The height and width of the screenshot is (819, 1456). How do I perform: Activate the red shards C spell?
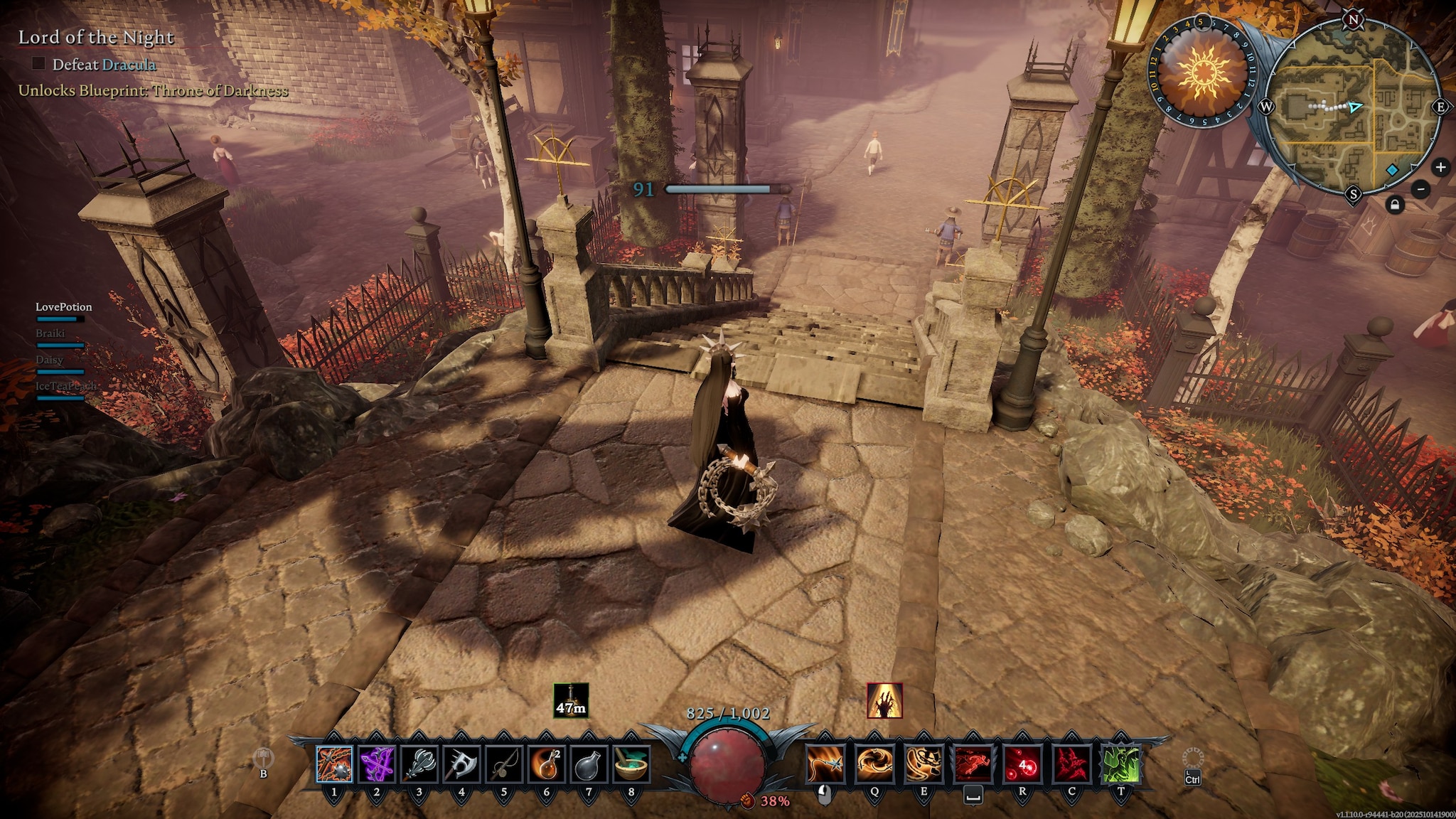click(x=1071, y=764)
